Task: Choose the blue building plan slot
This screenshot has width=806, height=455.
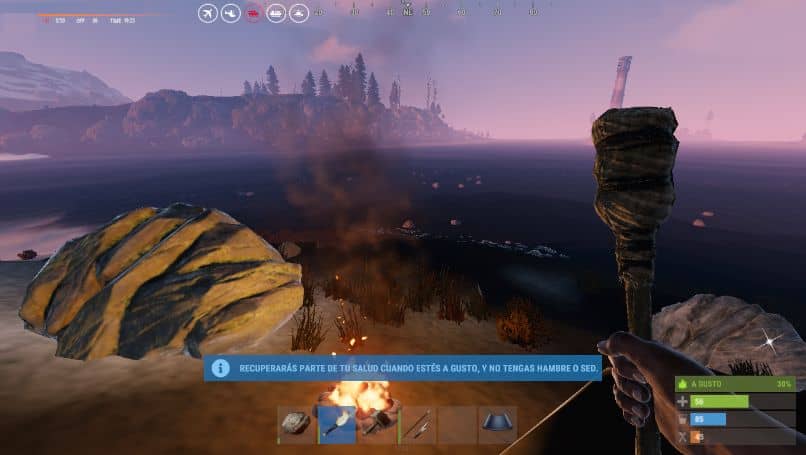Action: (498, 424)
